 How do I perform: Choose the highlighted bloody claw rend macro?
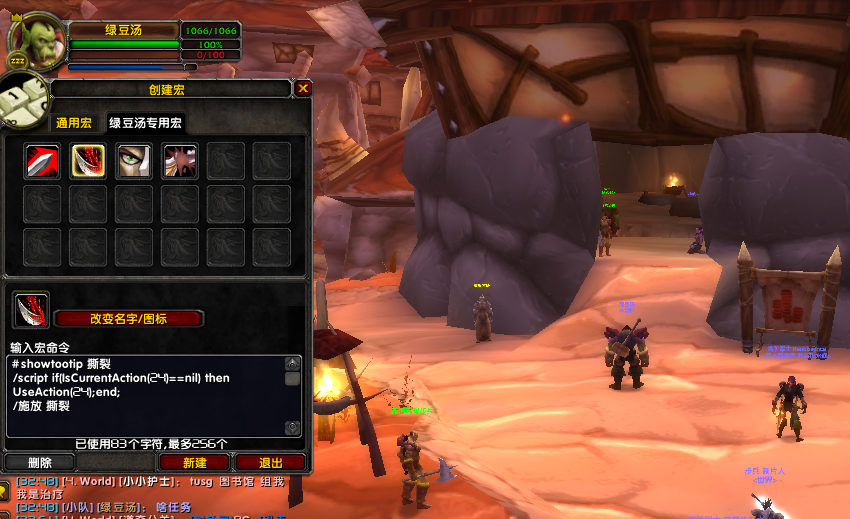coord(88,161)
